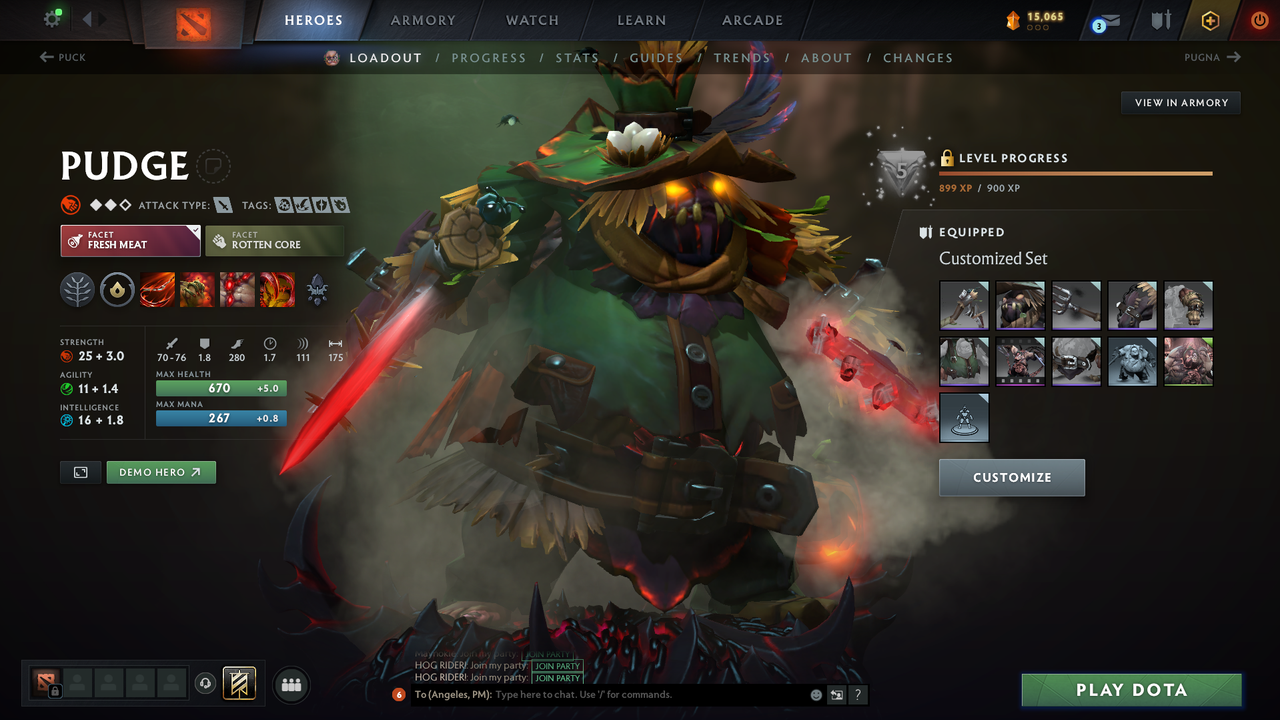Click the HOG RIDER JOIN PARTY link

[x=558, y=666]
